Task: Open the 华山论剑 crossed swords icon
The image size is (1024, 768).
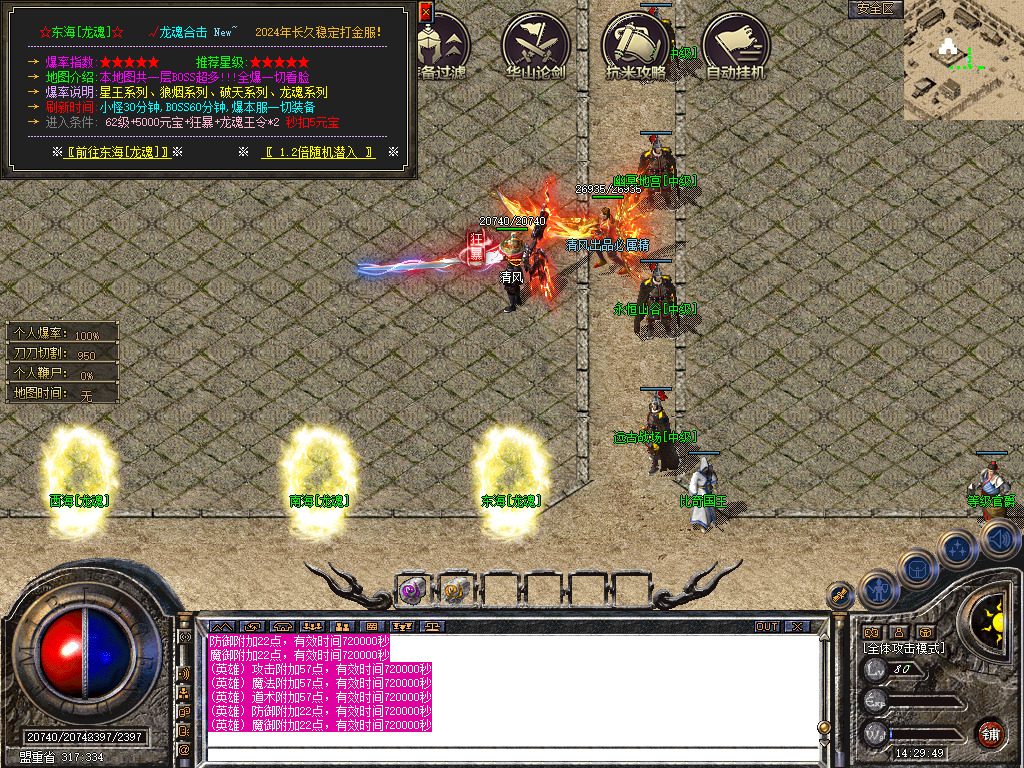Action: click(535, 45)
